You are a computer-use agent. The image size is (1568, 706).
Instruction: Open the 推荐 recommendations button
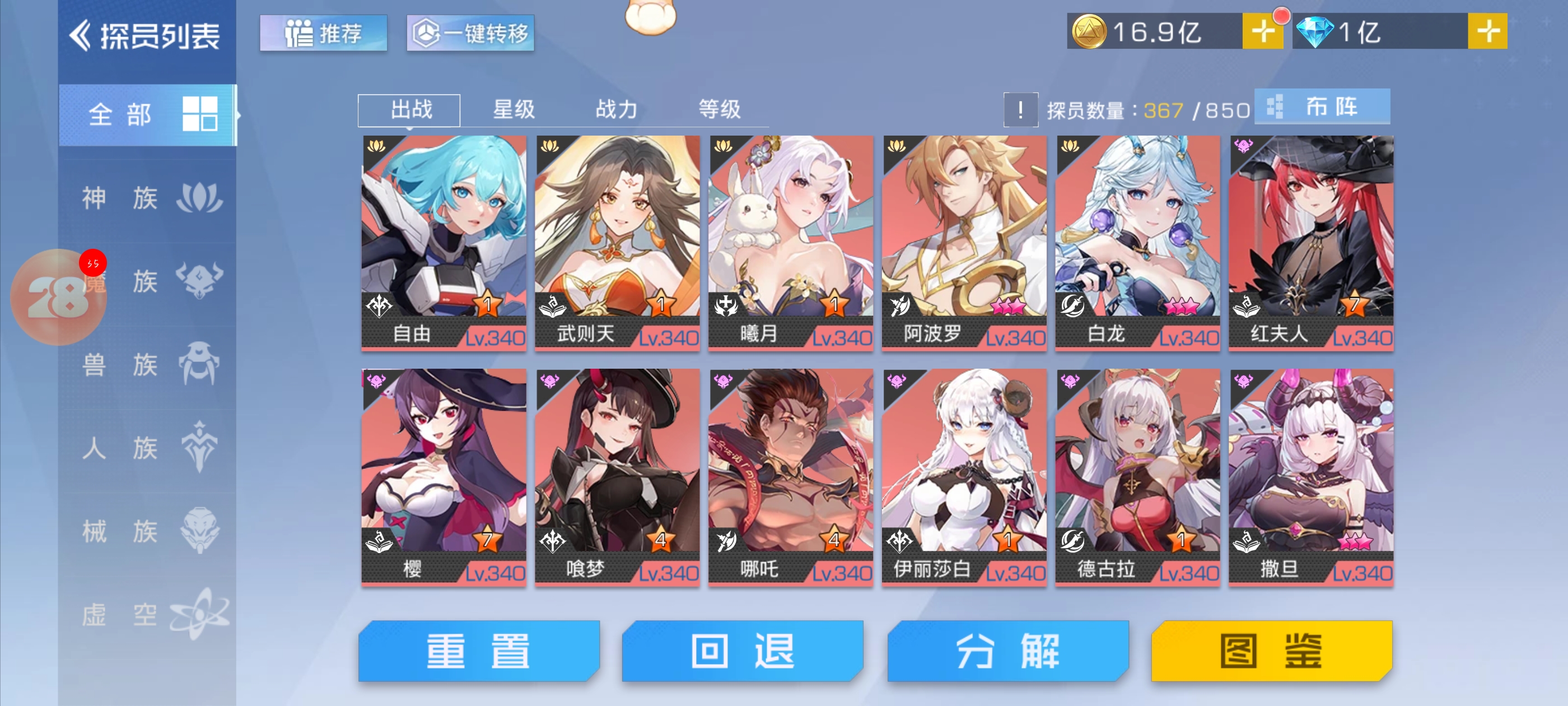tap(323, 33)
